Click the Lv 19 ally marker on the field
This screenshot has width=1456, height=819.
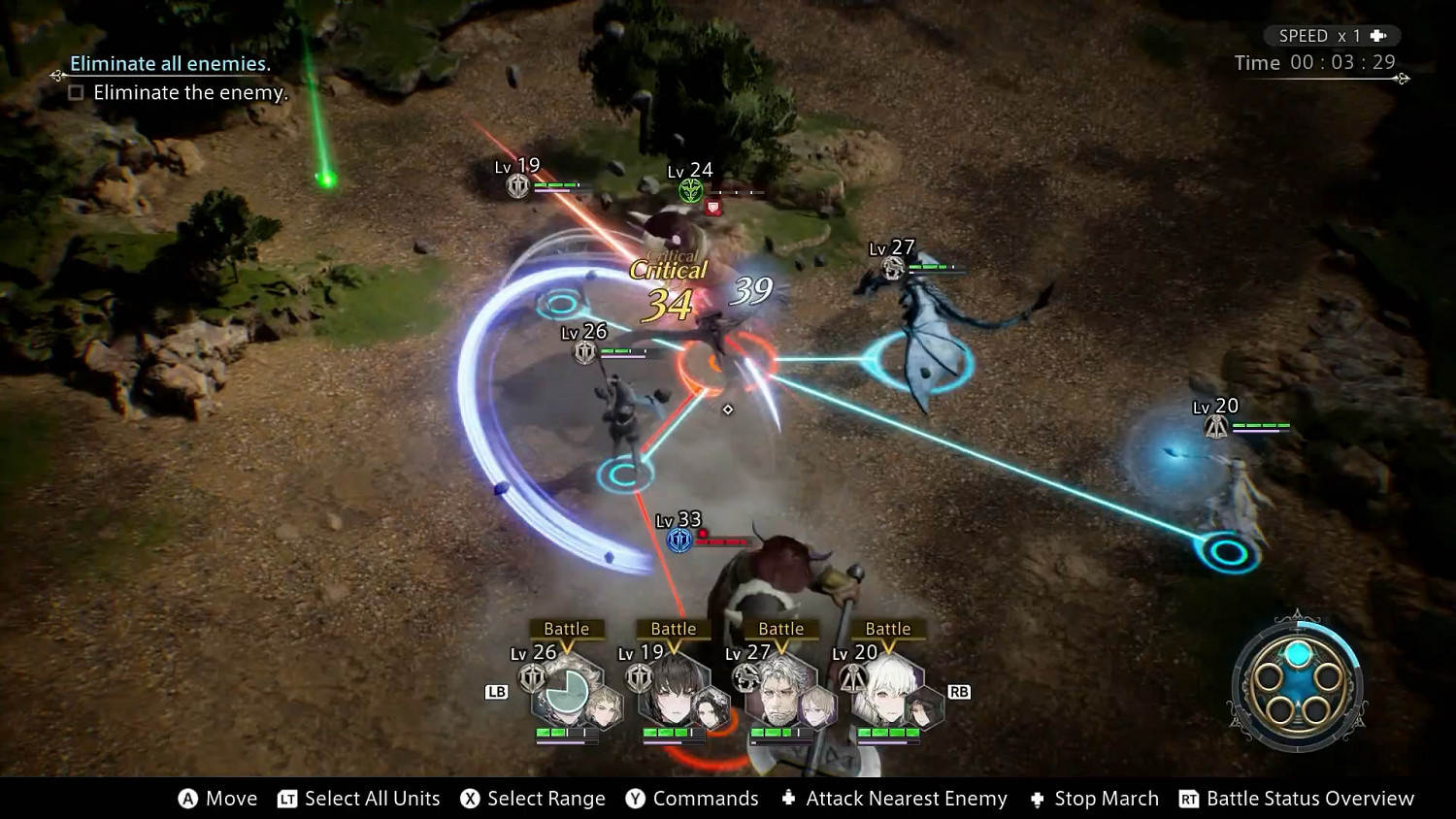tap(518, 184)
